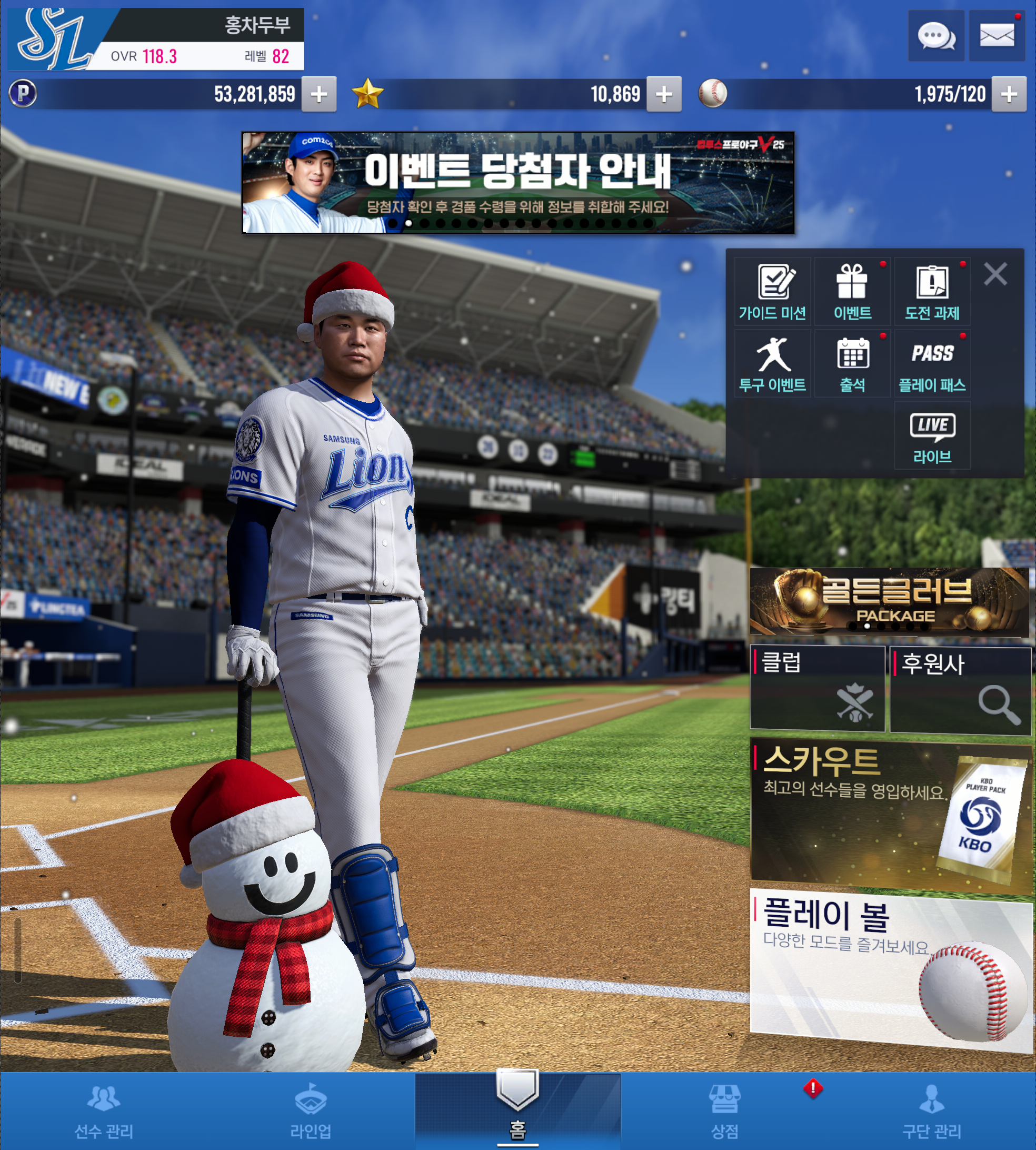
Task: Open 라이브 LIVE menu
Action: pos(932,436)
